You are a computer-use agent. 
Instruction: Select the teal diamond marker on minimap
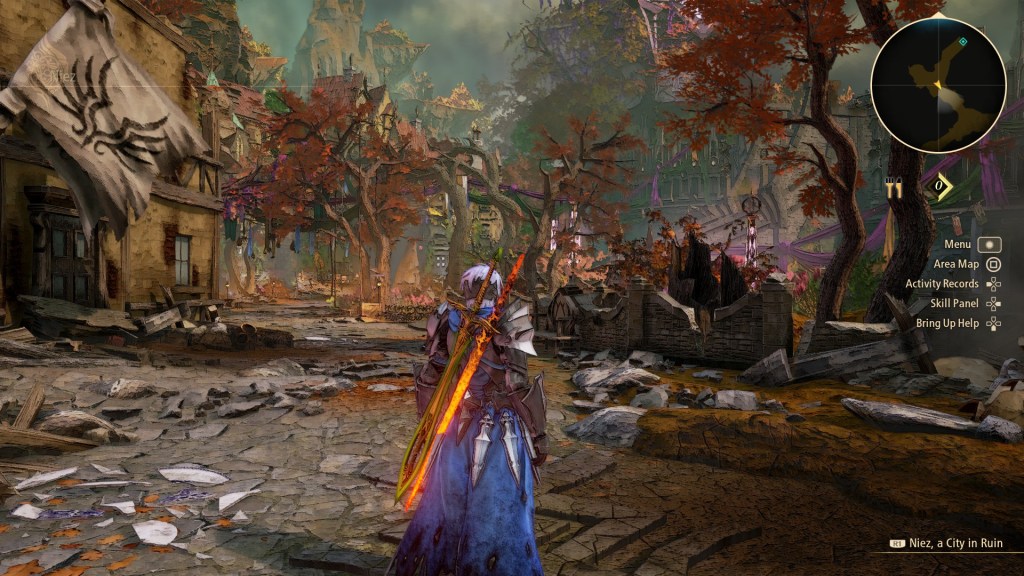tap(962, 42)
